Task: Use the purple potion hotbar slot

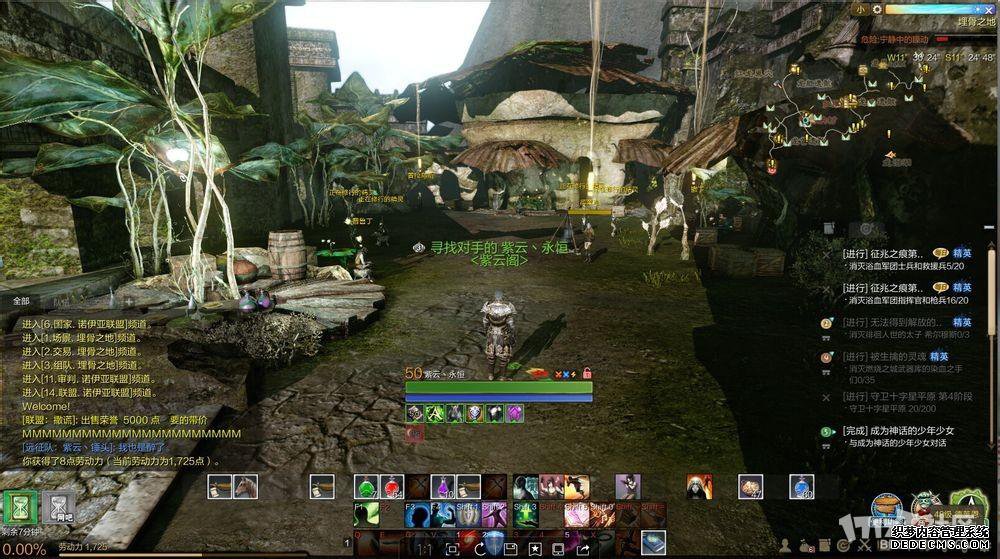Action: (443, 487)
